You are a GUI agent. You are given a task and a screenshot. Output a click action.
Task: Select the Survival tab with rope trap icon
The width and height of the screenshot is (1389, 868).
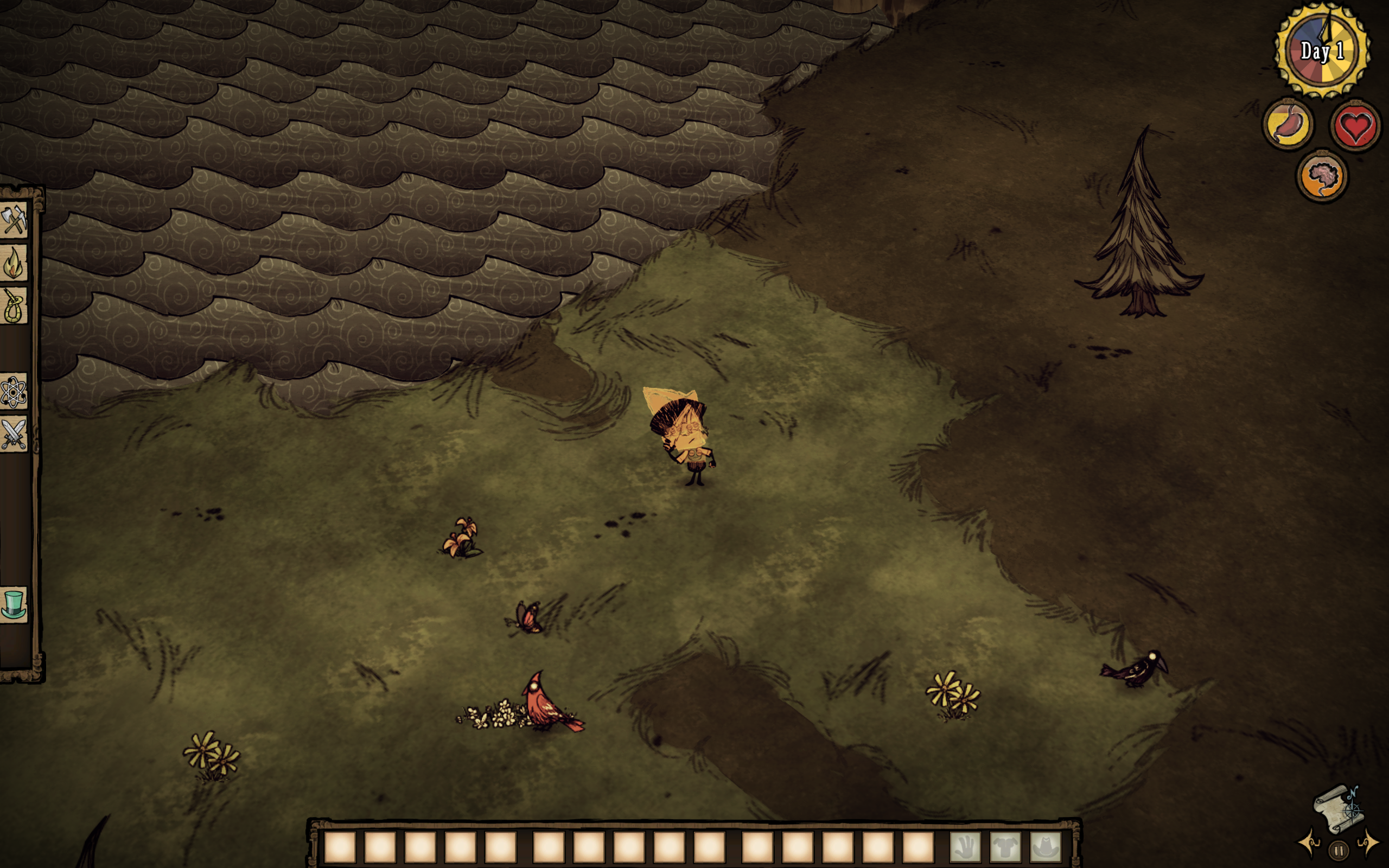pyautogui.click(x=14, y=305)
